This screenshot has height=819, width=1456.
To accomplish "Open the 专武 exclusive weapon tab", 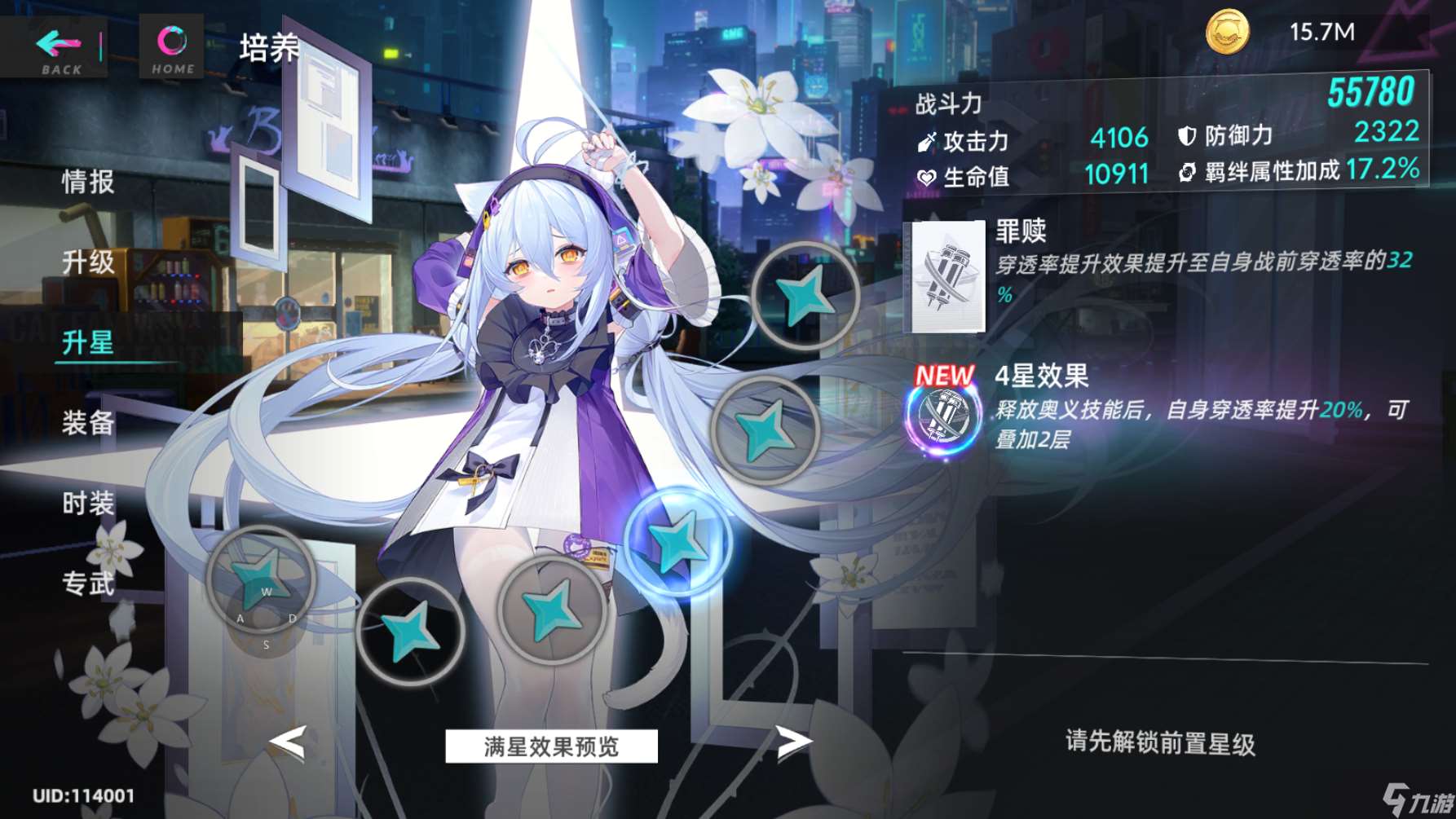I will tap(88, 583).
